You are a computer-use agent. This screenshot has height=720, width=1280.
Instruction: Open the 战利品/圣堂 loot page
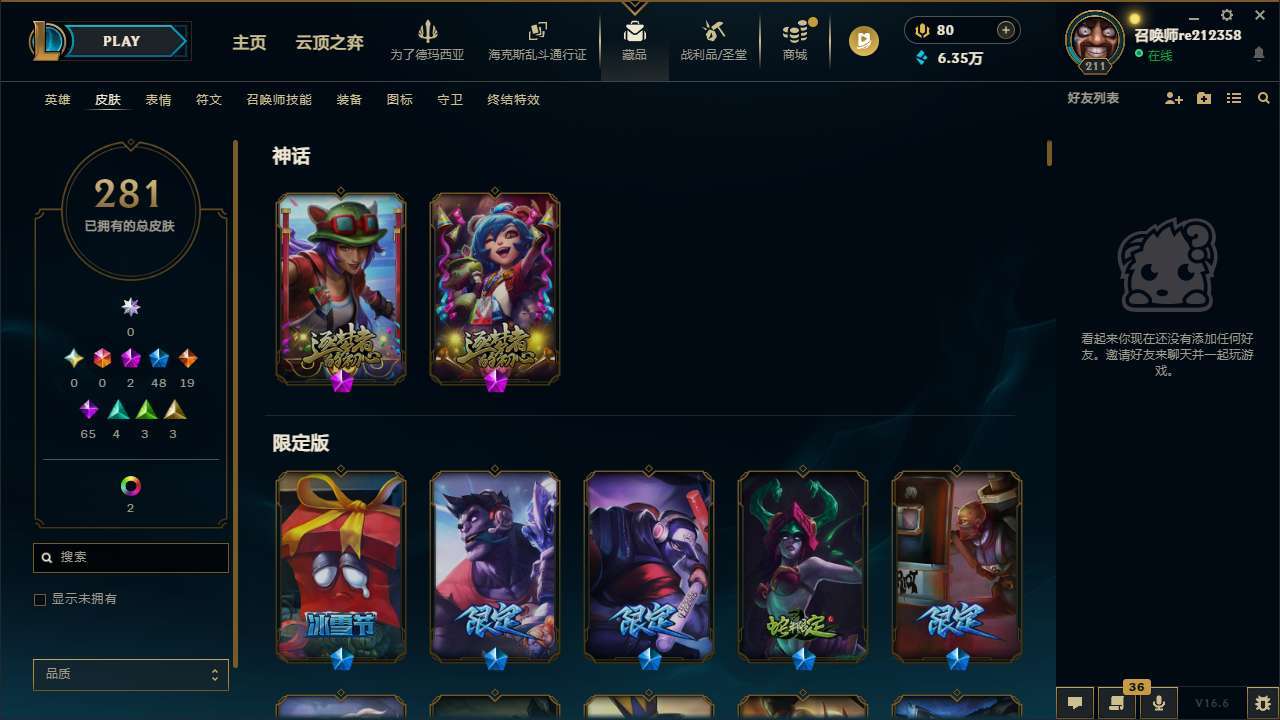(x=712, y=40)
